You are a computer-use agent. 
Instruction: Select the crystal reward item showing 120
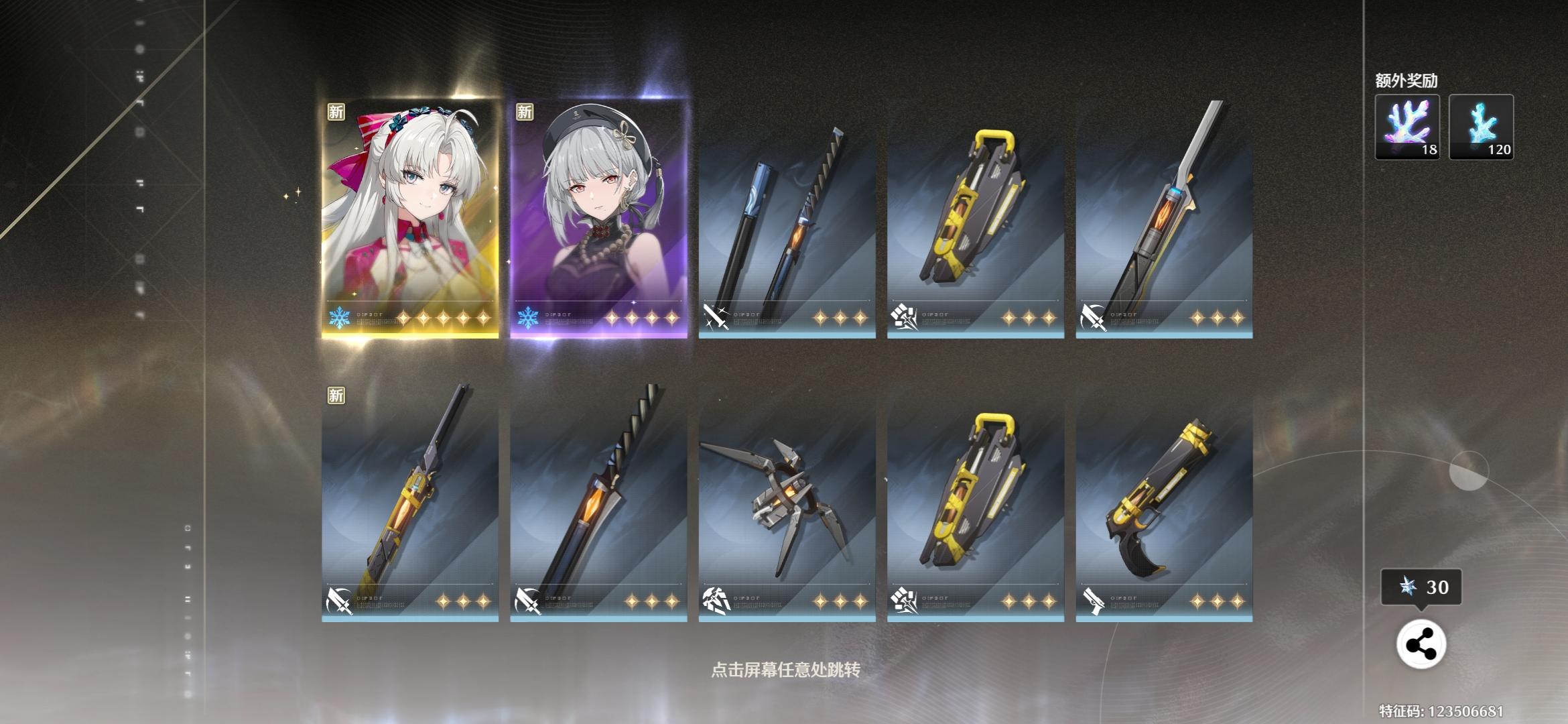point(1481,127)
